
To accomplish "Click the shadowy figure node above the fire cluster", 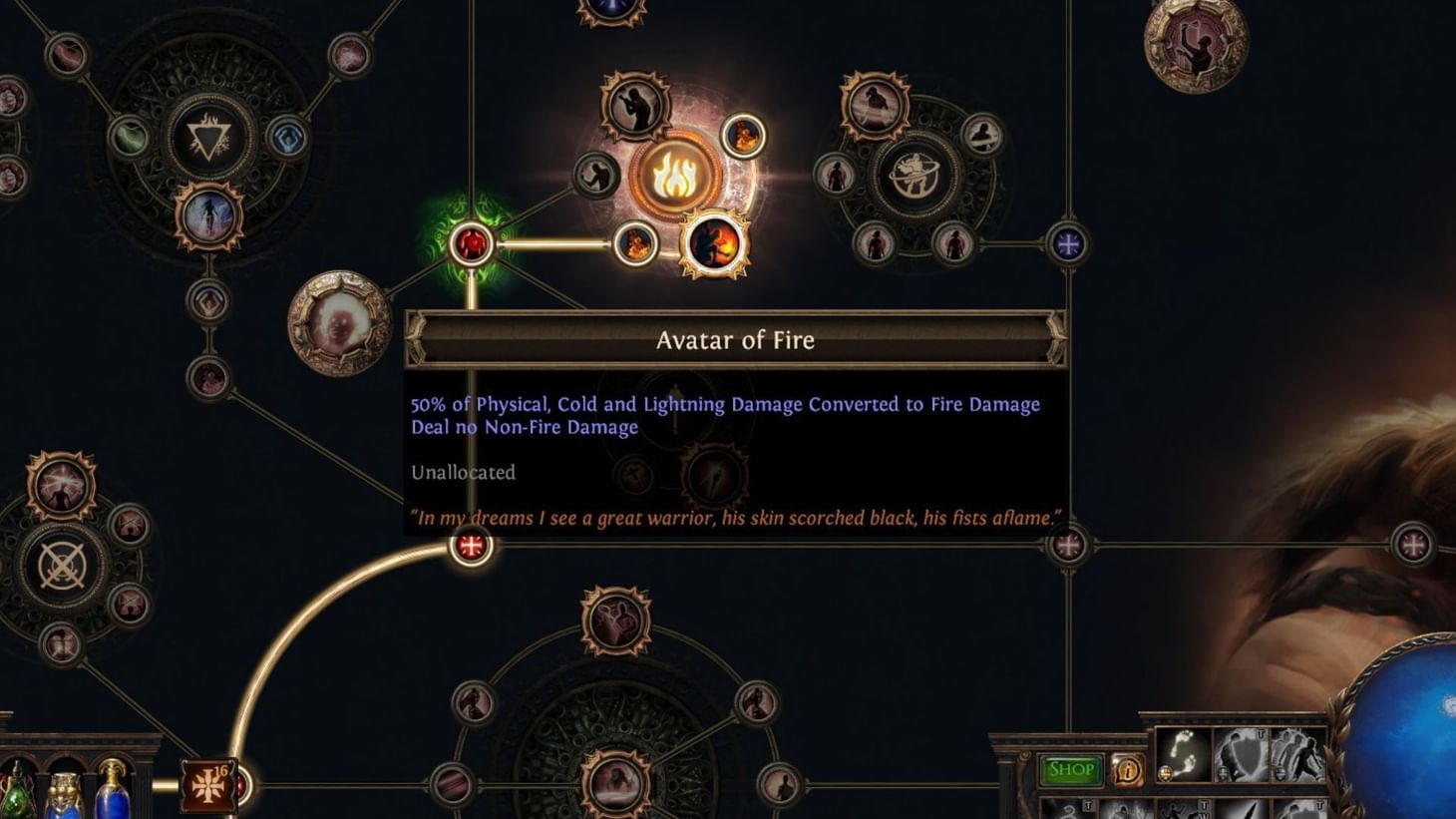I will click(635, 105).
